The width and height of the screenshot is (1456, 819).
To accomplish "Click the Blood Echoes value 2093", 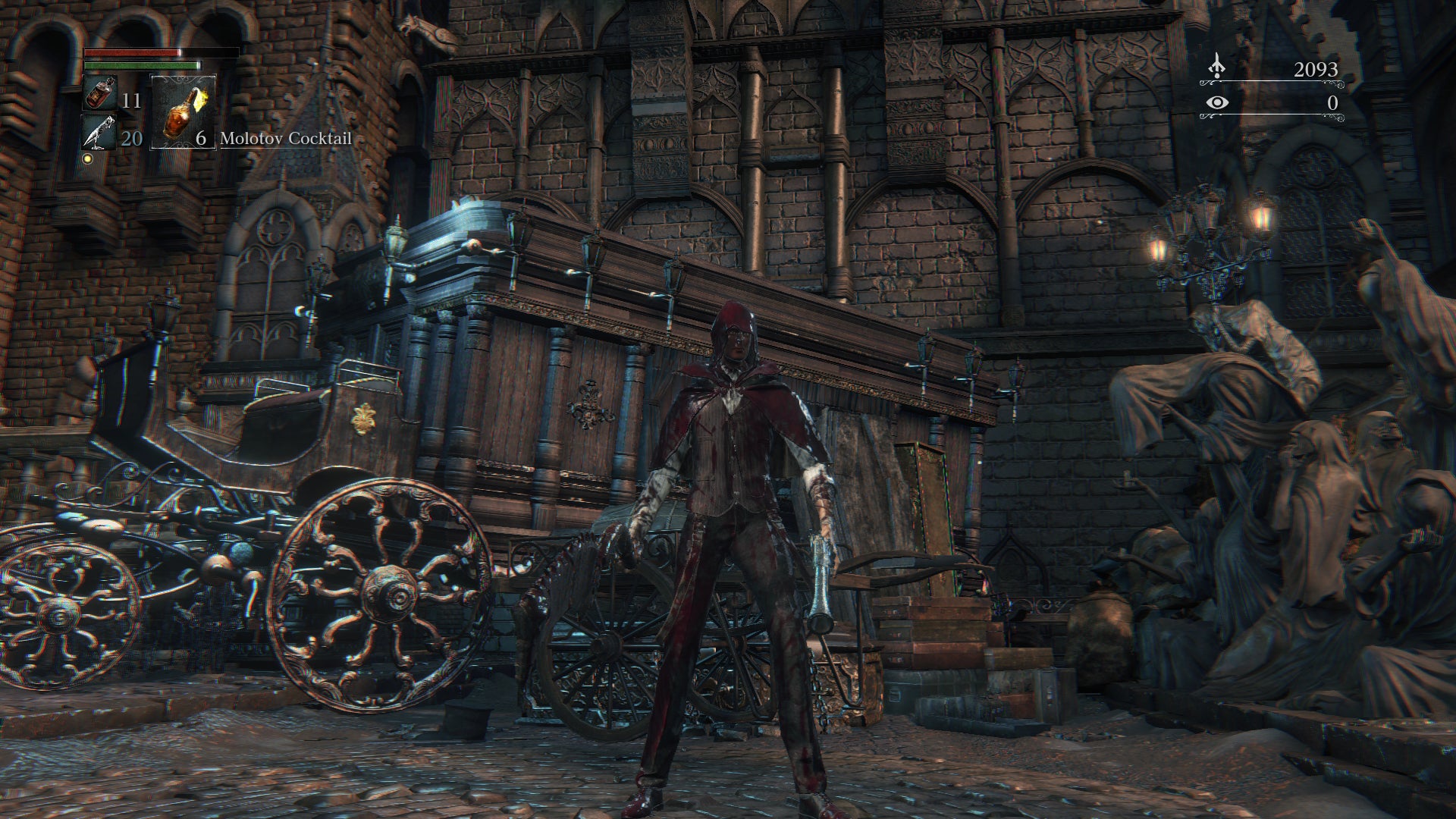I will 1316,68.
